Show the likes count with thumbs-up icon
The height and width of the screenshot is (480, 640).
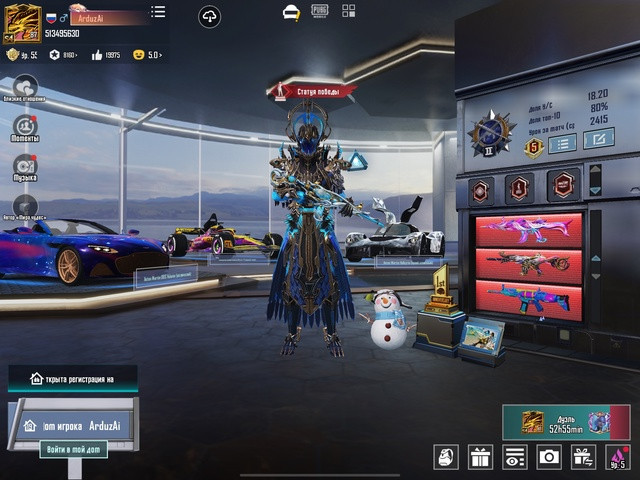[106, 55]
